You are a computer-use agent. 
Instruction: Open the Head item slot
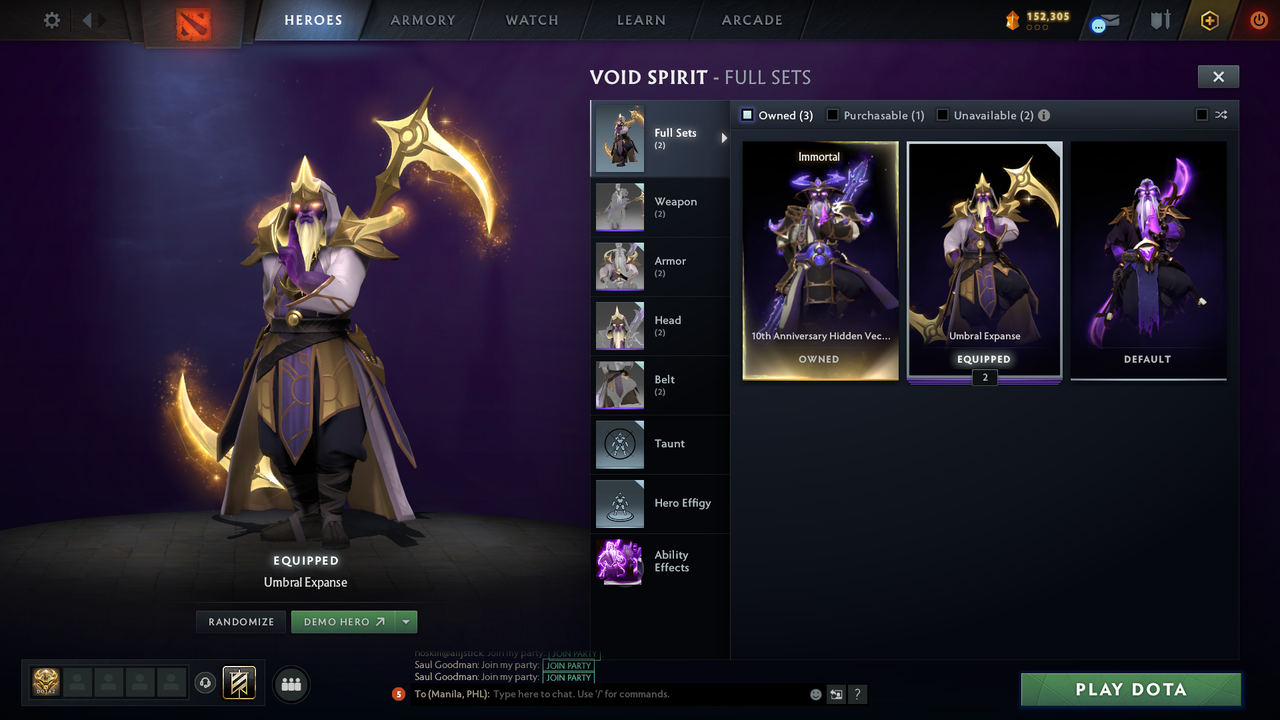pyautogui.click(x=660, y=326)
